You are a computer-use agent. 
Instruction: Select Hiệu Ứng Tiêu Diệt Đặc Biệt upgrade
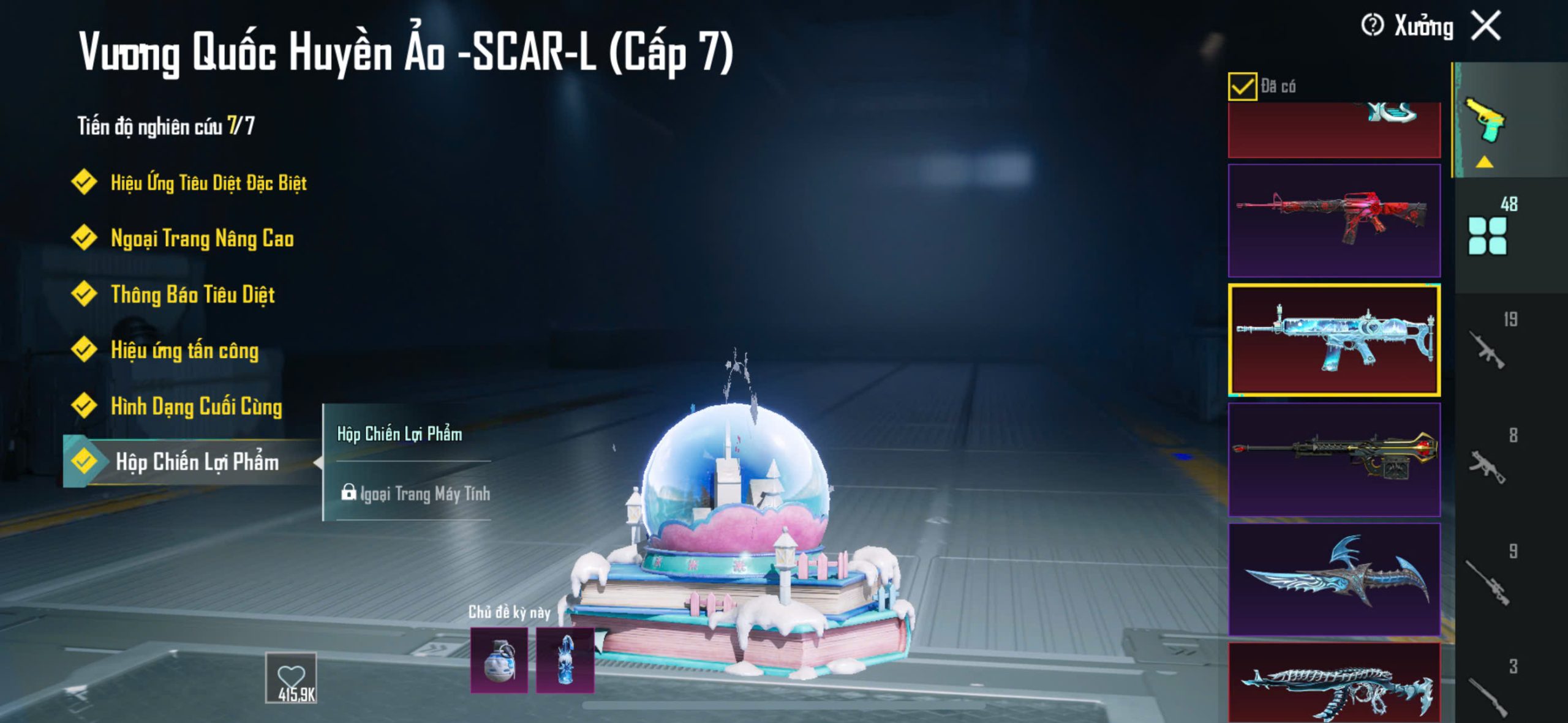pos(208,182)
